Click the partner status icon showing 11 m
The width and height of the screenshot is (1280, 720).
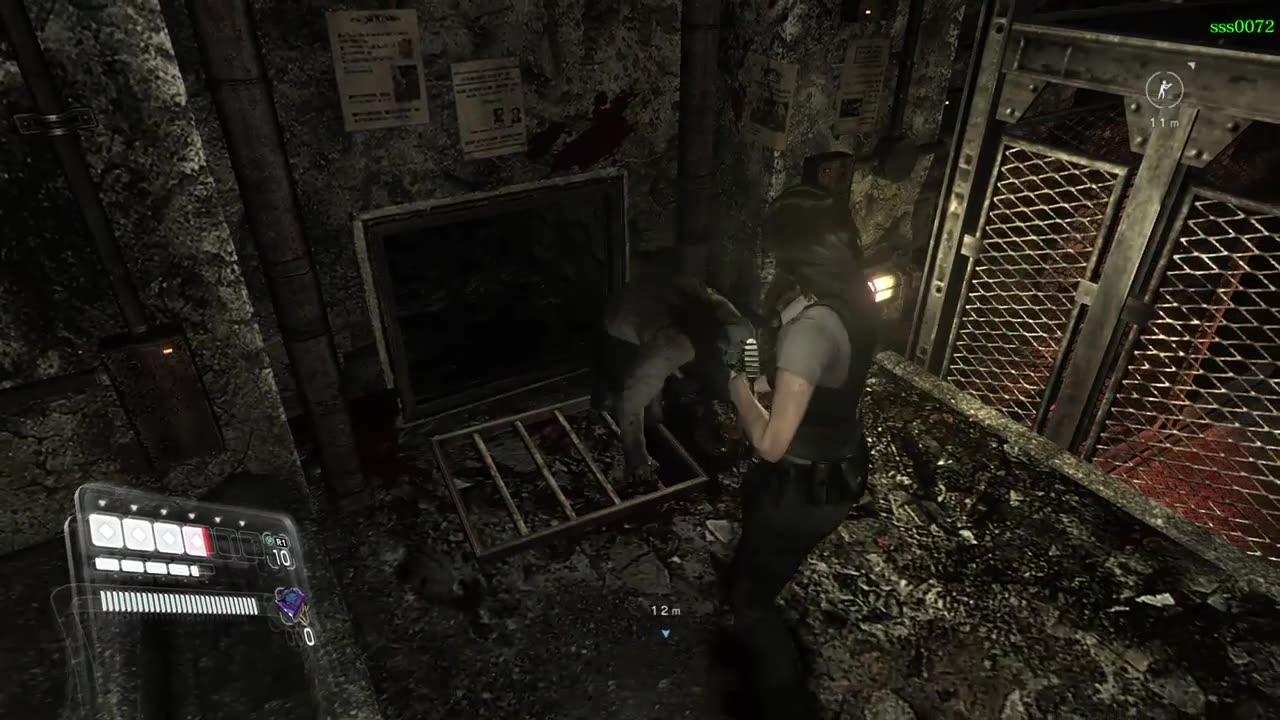pyautogui.click(x=1165, y=91)
